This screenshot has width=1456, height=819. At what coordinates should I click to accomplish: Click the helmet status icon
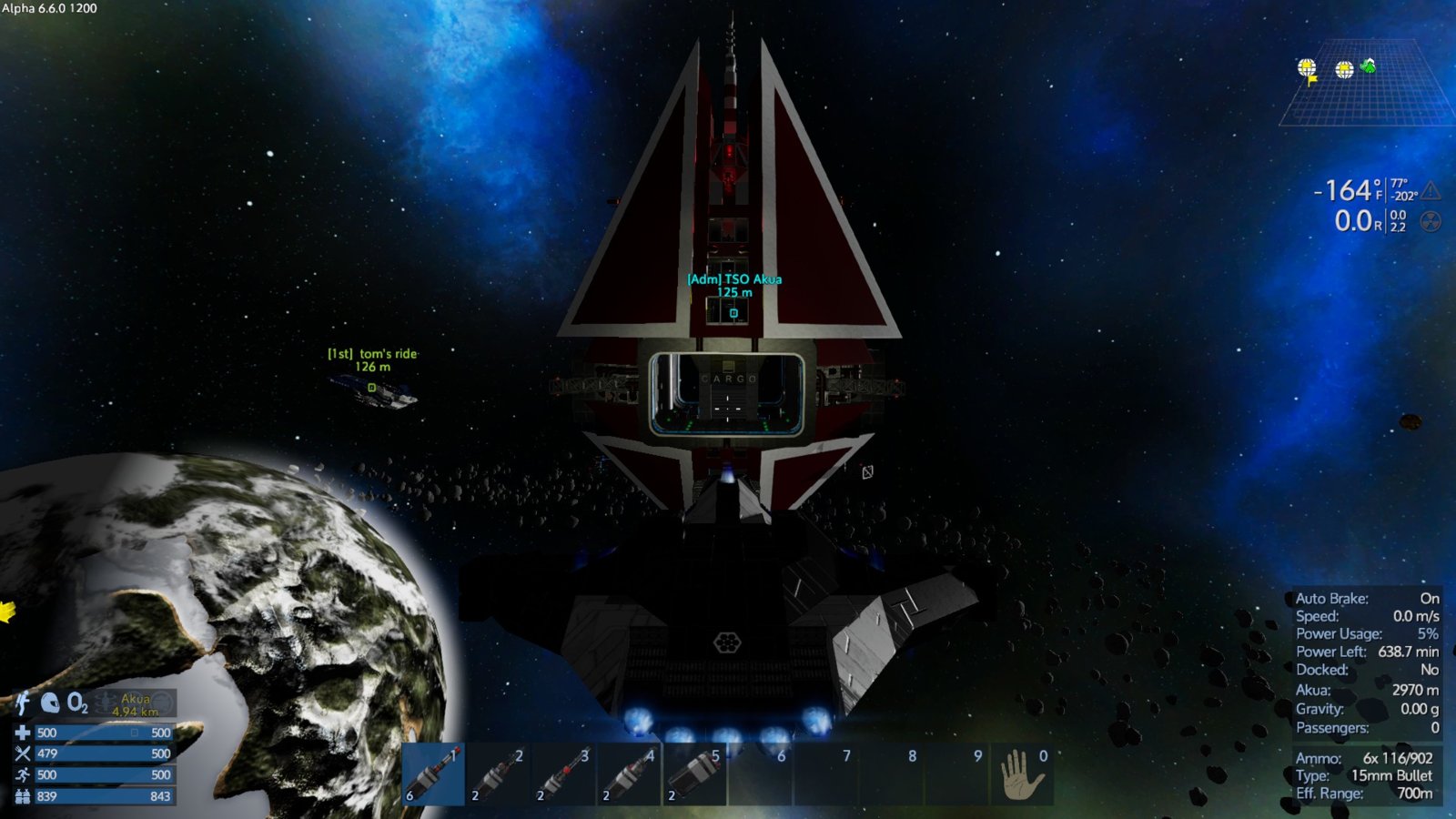point(50,703)
